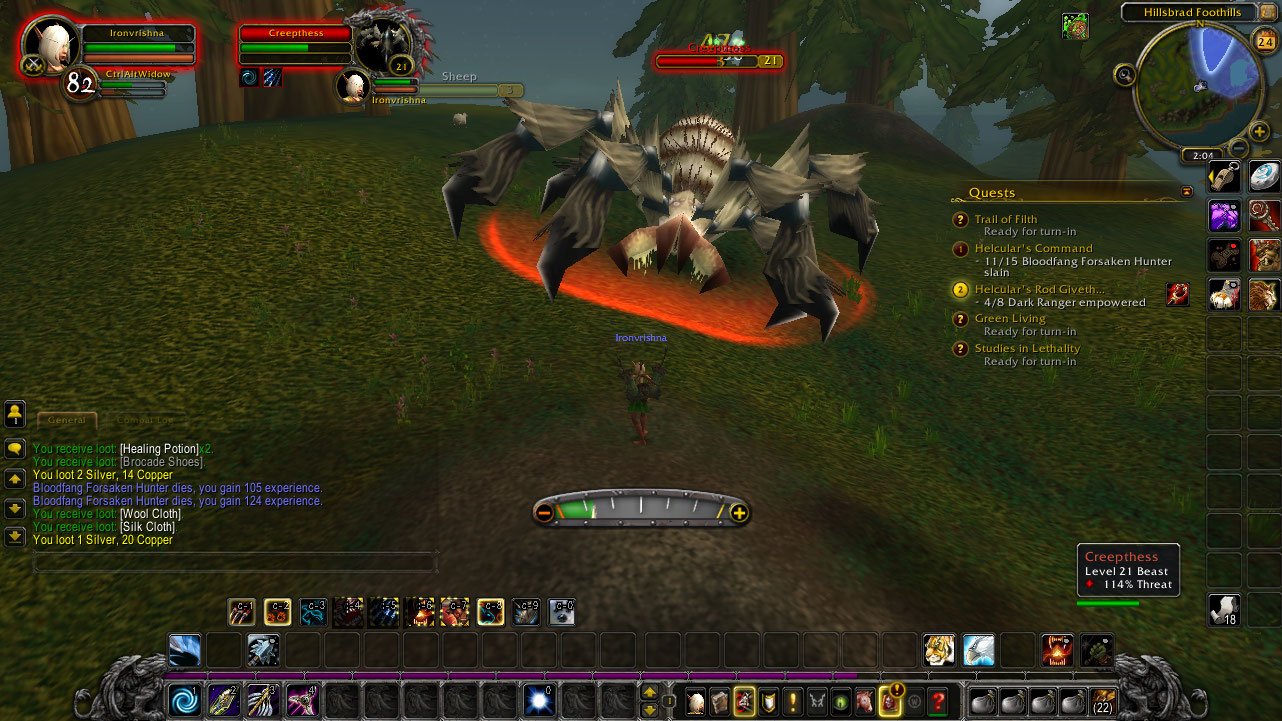Screen dimensions: 1282x721
Task: Open the spellbook micro menu button
Action: [719, 701]
